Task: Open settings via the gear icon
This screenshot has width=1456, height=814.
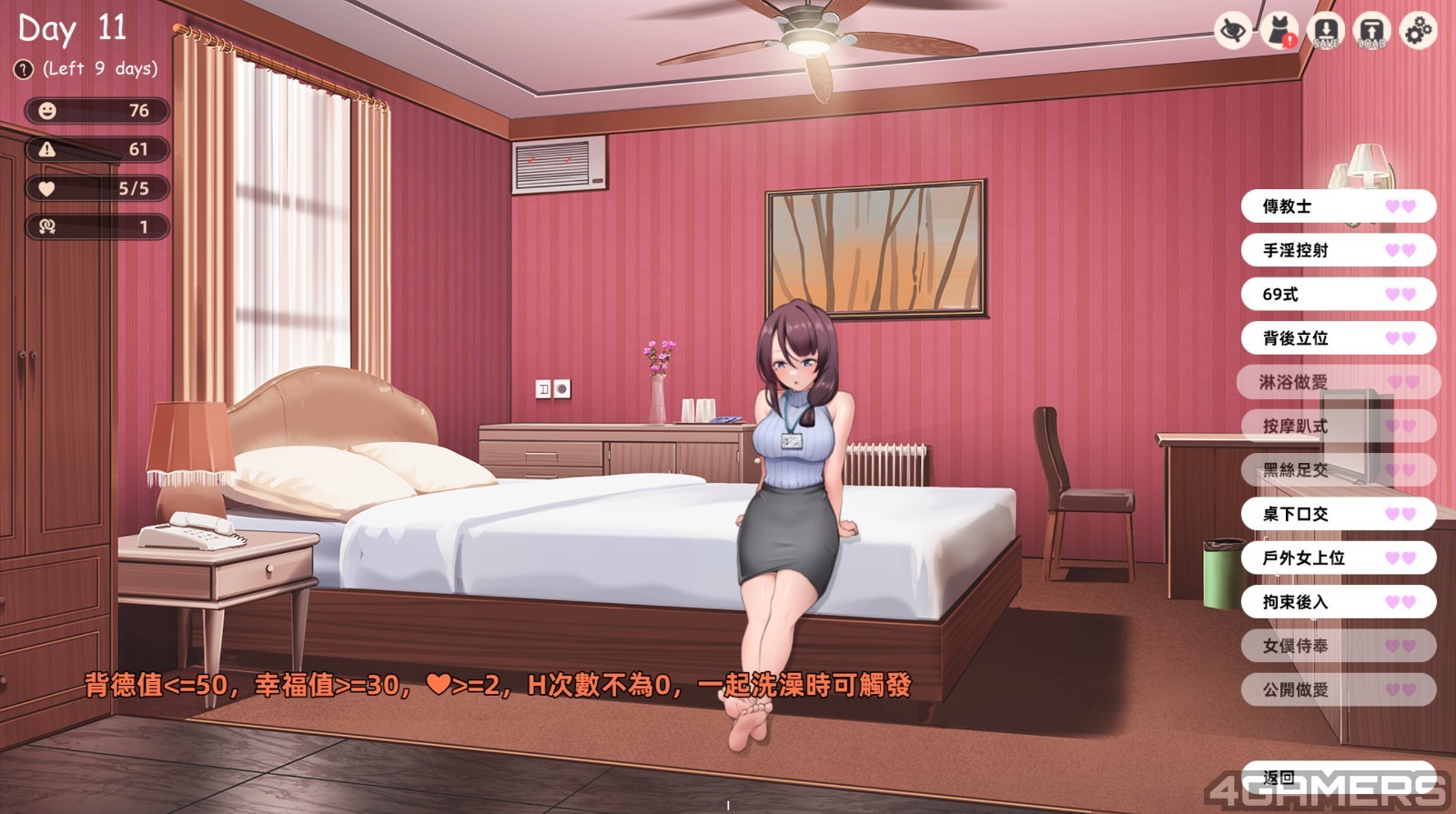Action: (x=1418, y=32)
